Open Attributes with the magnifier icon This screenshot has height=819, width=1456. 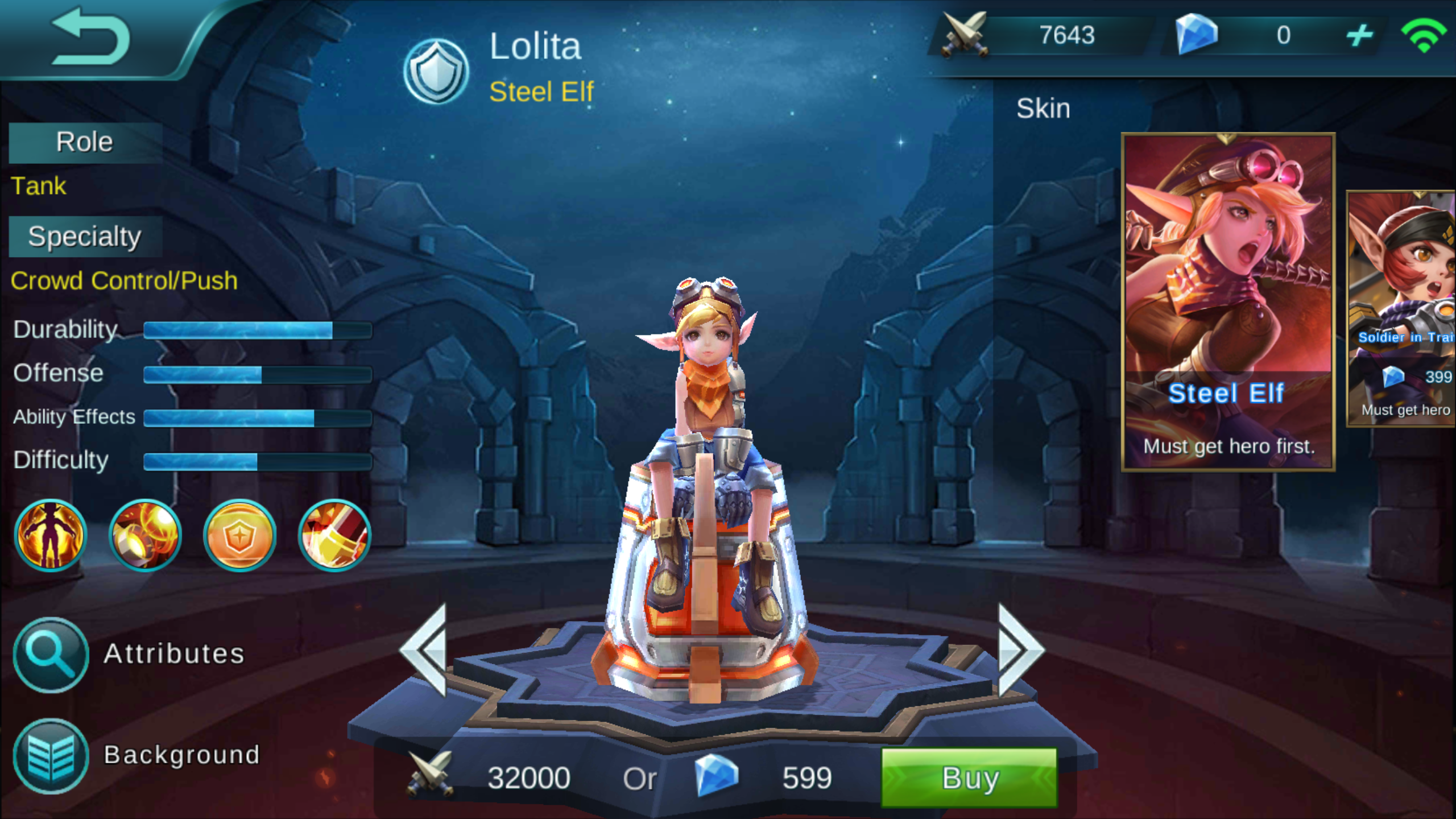(x=50, y=655)
